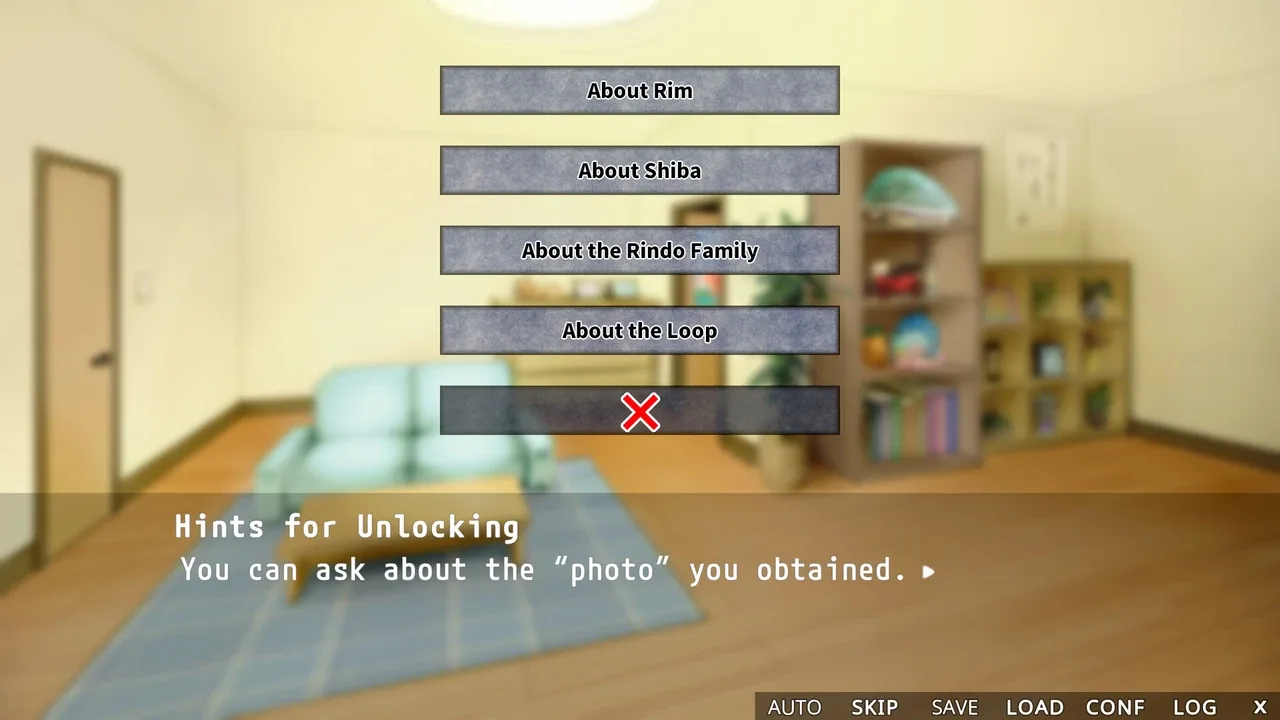Viewport: 1280px width, 720px height.
Task: Select About Shiba topic
Action: pyautogui.click(x=639, y=170)
